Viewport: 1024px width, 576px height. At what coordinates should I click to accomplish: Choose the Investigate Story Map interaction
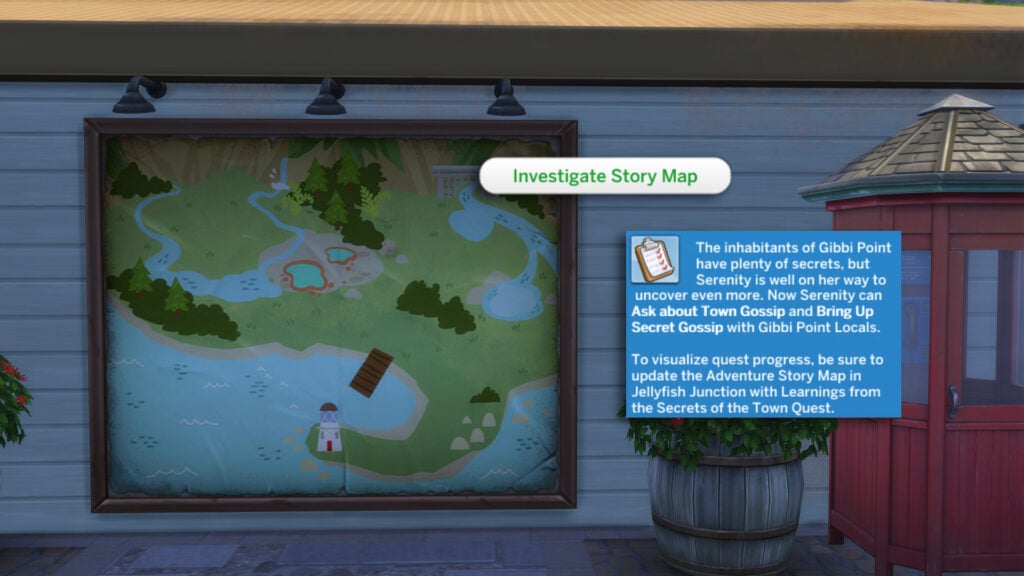(605, 177)
